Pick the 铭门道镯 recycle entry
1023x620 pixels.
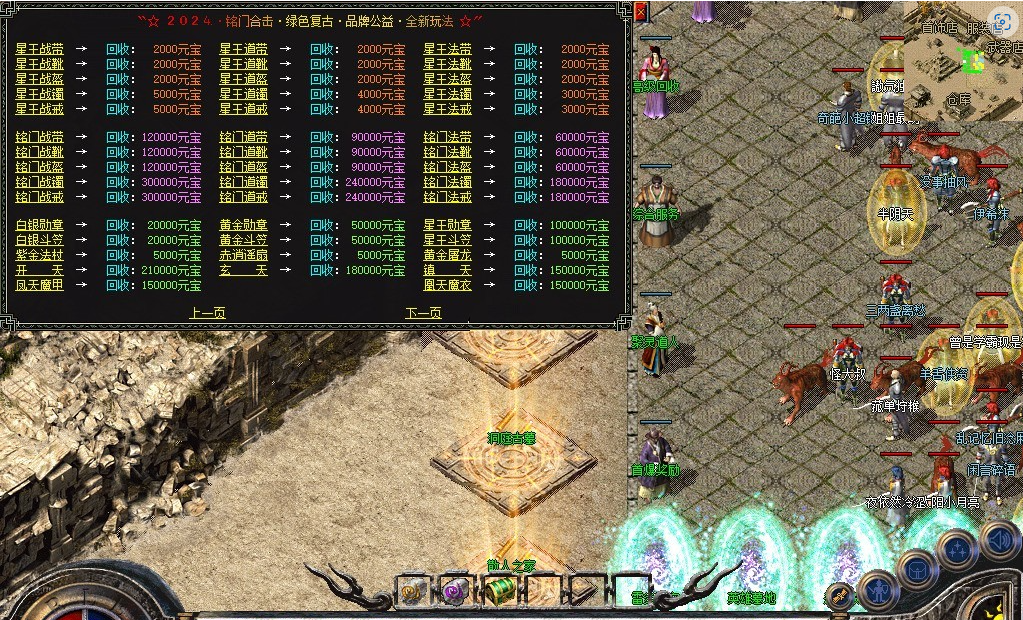coord(243,182)
